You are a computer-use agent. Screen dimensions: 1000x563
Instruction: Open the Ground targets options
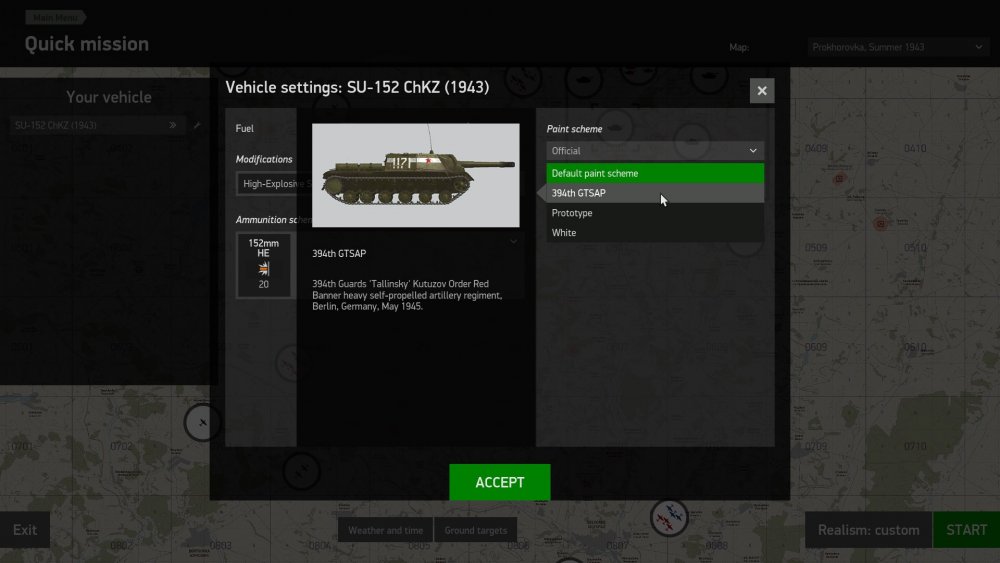(476, 530)
